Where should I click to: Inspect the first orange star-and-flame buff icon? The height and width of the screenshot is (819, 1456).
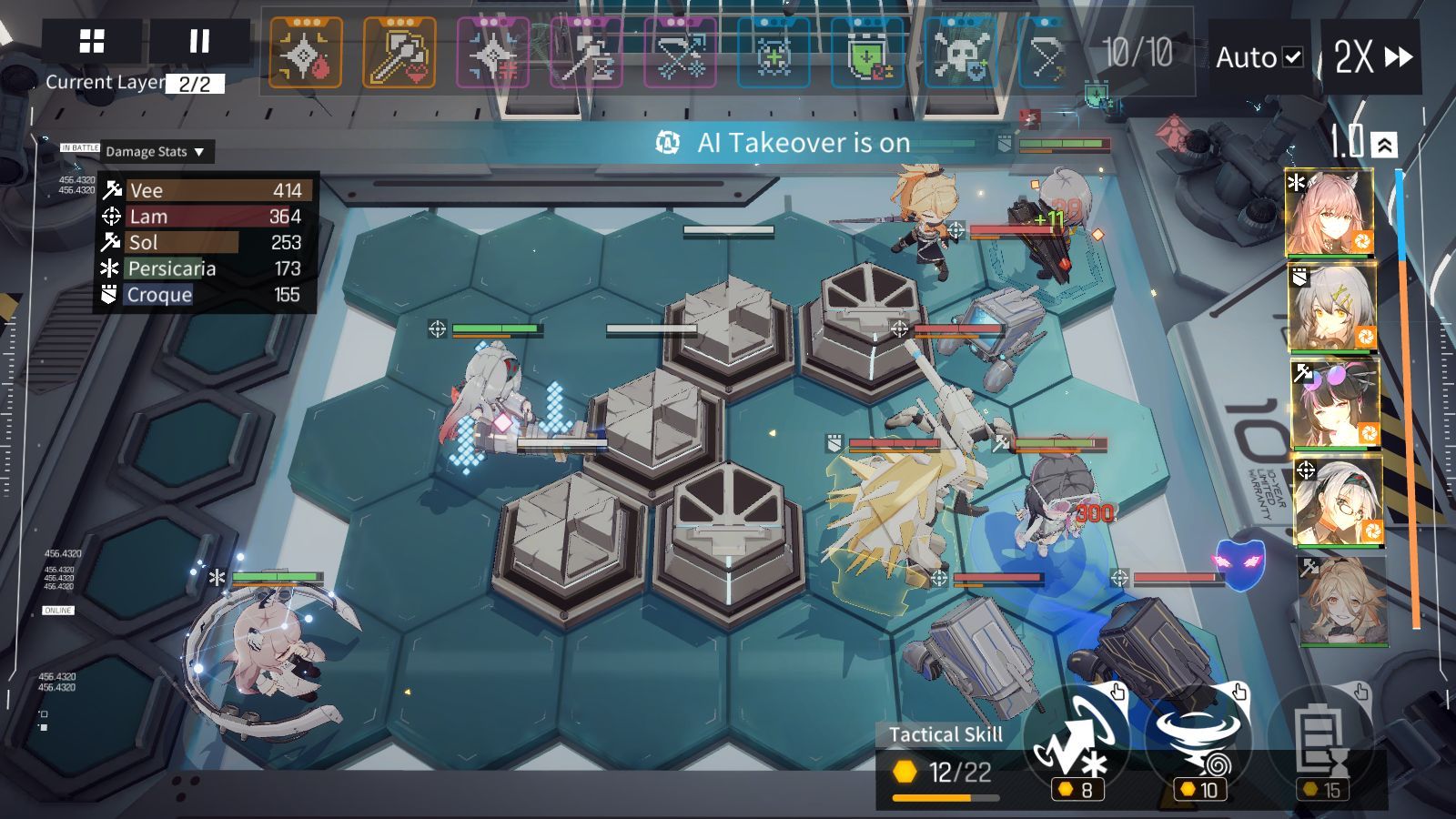(x=306, y=55)
